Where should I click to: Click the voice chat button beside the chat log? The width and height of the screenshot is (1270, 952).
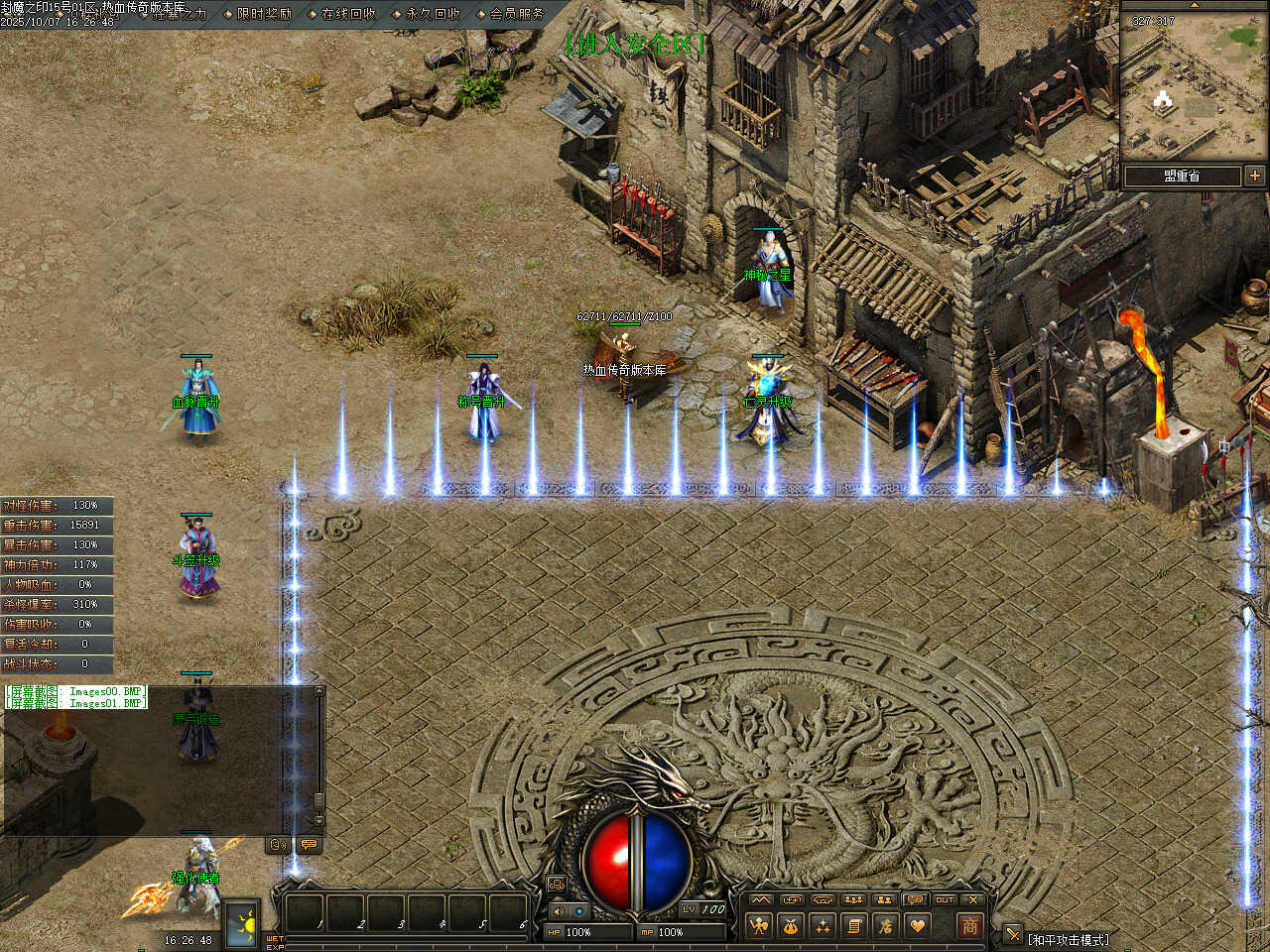pyautogui.click(x=279, y=845)
